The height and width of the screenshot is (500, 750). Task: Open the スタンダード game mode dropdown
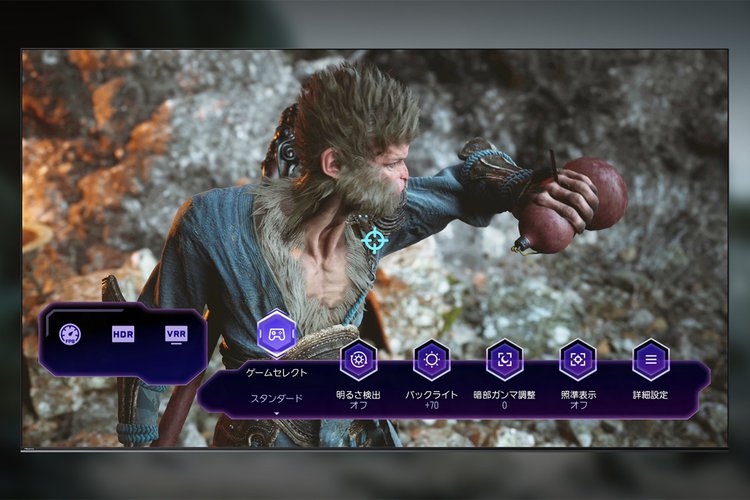276,399
